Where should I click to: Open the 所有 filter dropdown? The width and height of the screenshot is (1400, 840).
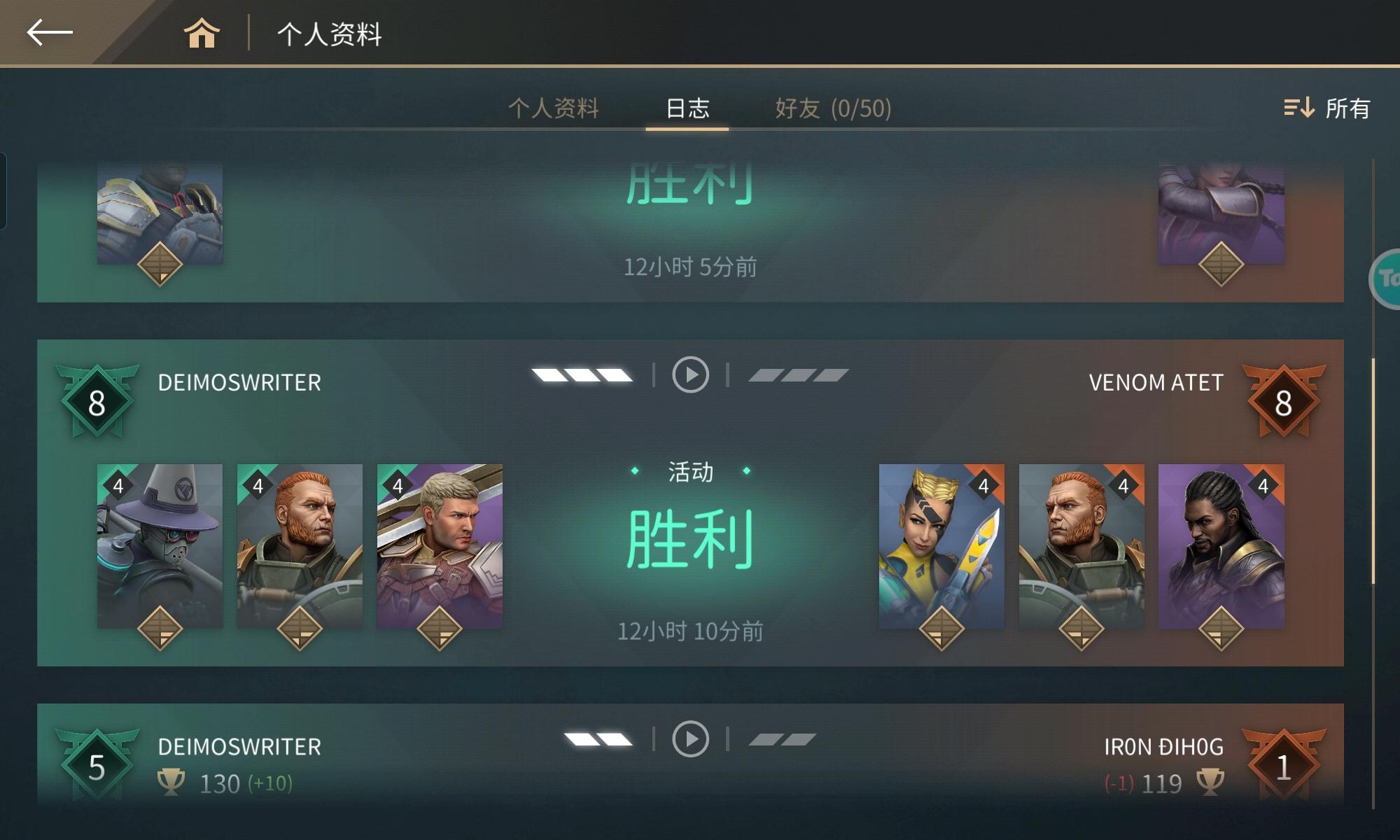click(x=1347, y=108)
